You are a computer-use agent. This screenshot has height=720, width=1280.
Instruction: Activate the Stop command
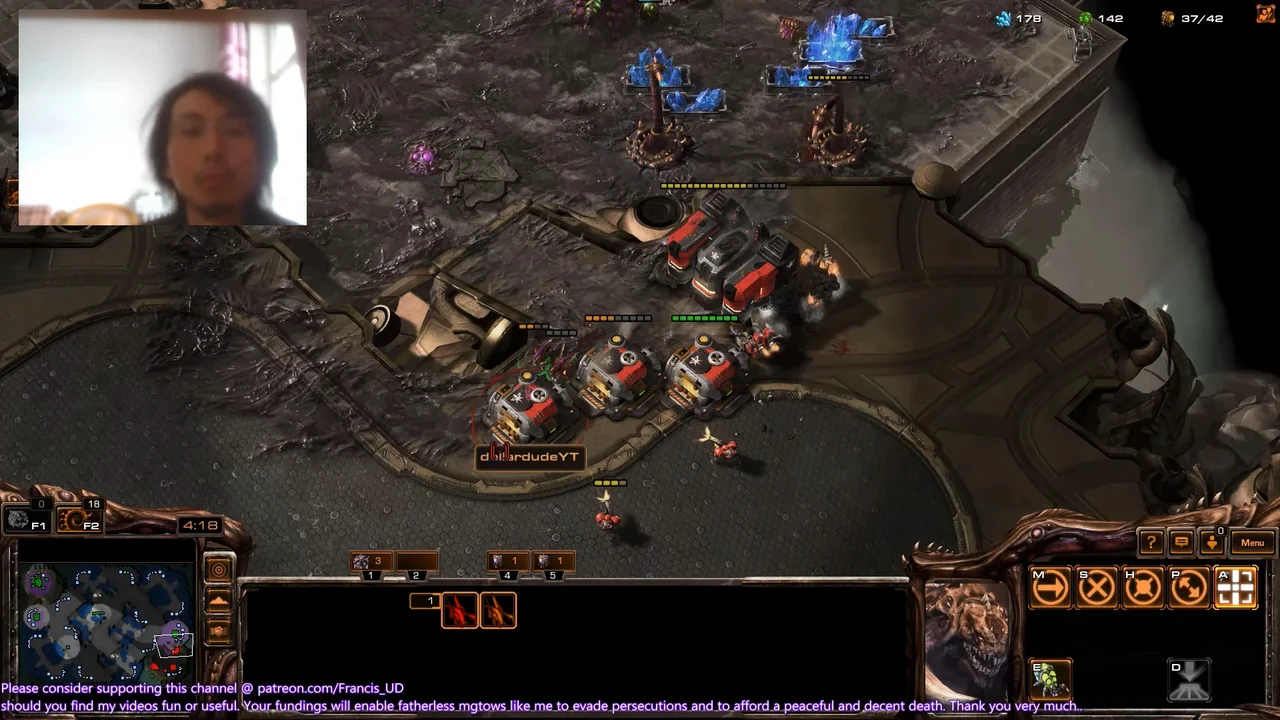tap(1097, 588)
